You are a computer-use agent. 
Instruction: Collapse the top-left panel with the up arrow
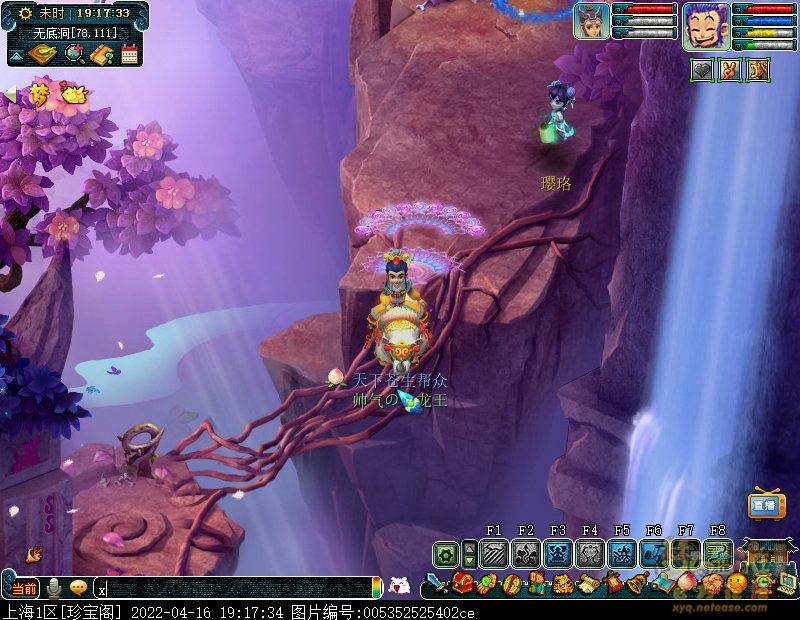coord(16,56)
